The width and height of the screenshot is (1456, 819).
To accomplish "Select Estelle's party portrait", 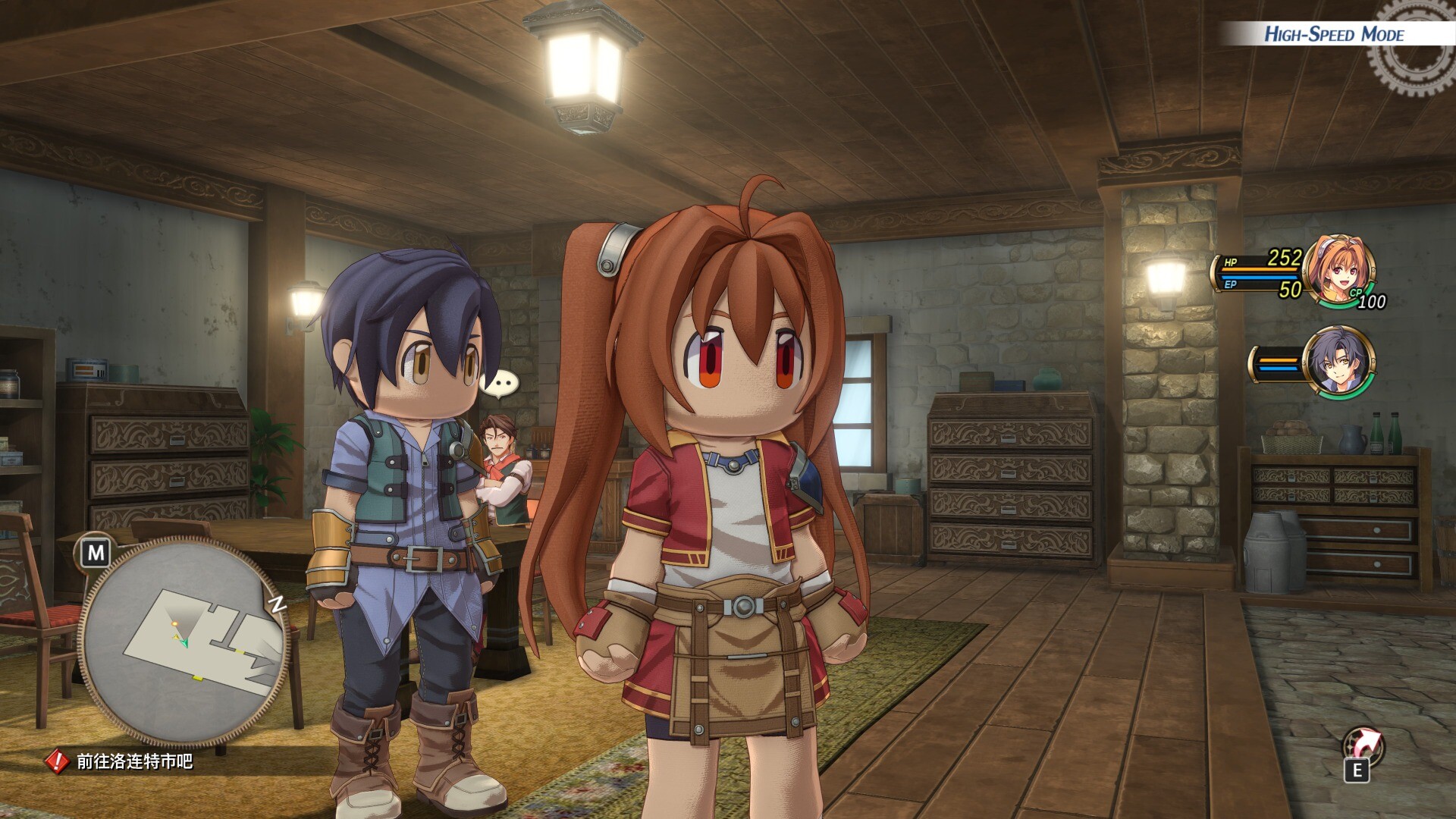I will click(x=1339, y=271).
